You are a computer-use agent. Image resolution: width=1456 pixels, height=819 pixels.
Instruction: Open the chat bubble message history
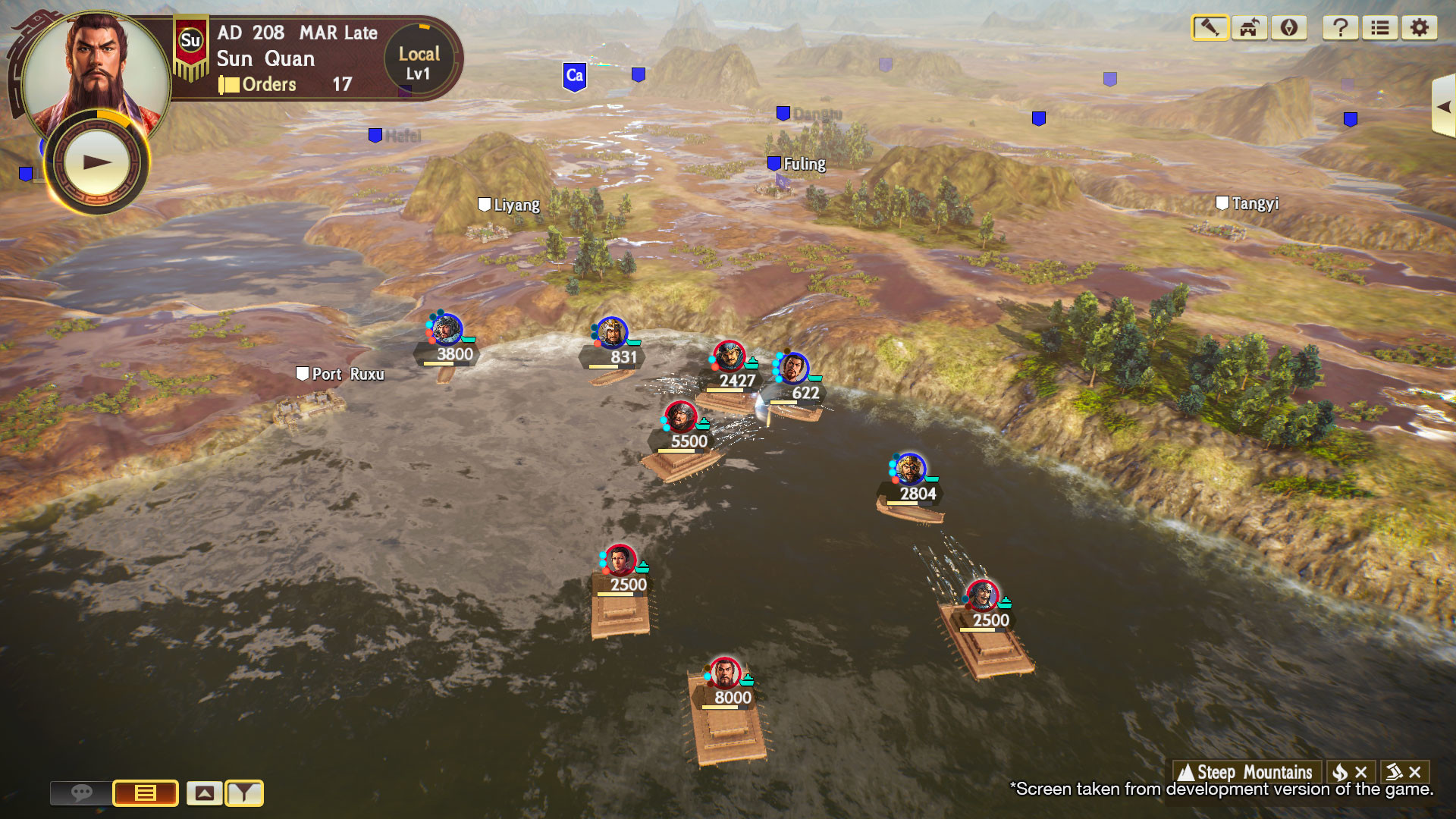coord(82,794)
